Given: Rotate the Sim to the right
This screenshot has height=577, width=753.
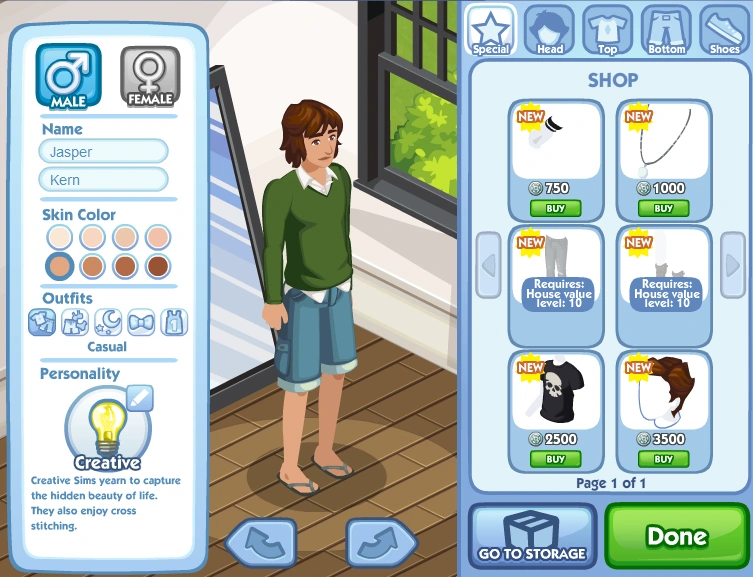Looking at the screenshot, I should click(381, 541).
